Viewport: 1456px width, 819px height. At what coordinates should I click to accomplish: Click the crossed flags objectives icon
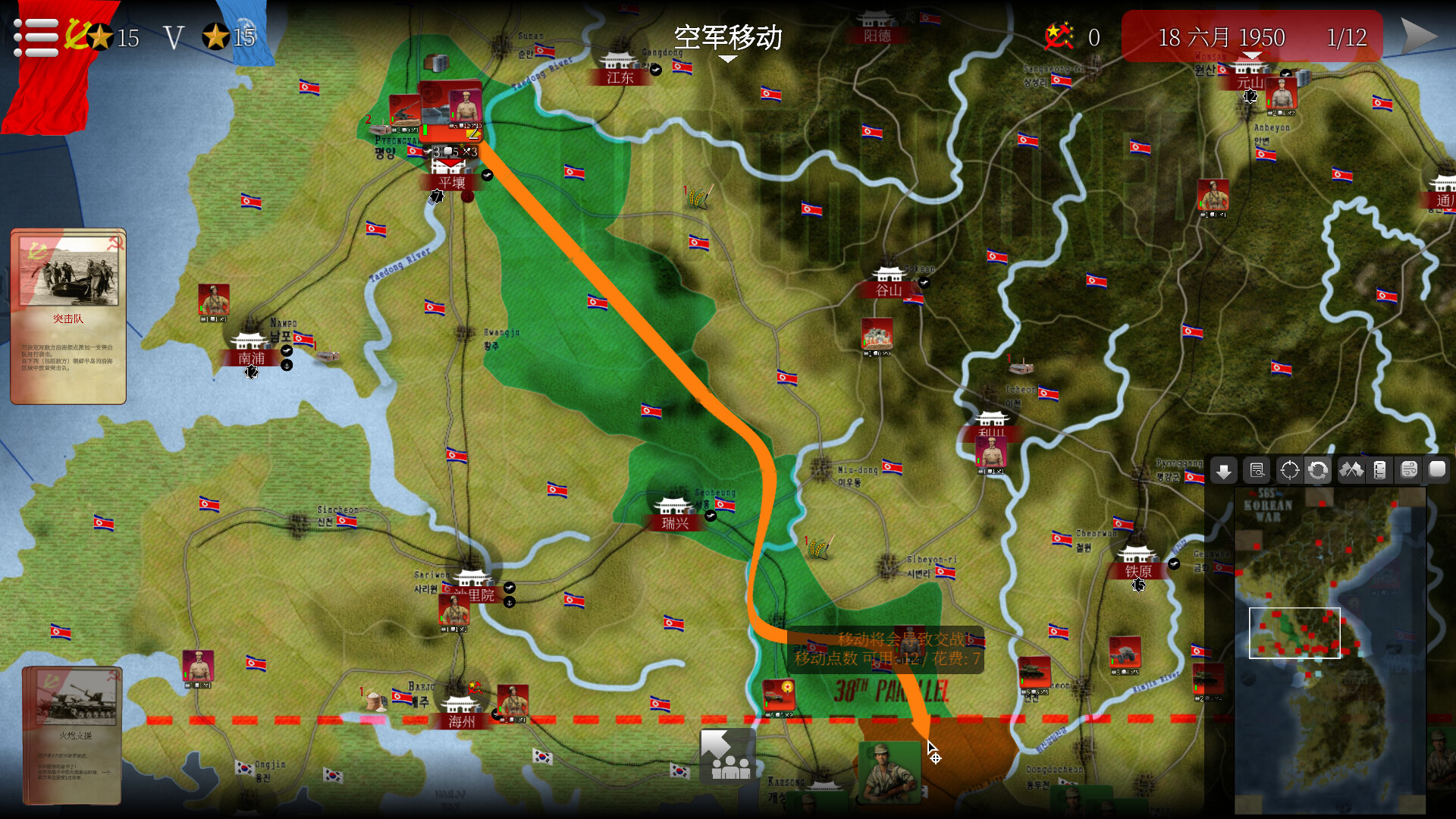pos(1353,470)
